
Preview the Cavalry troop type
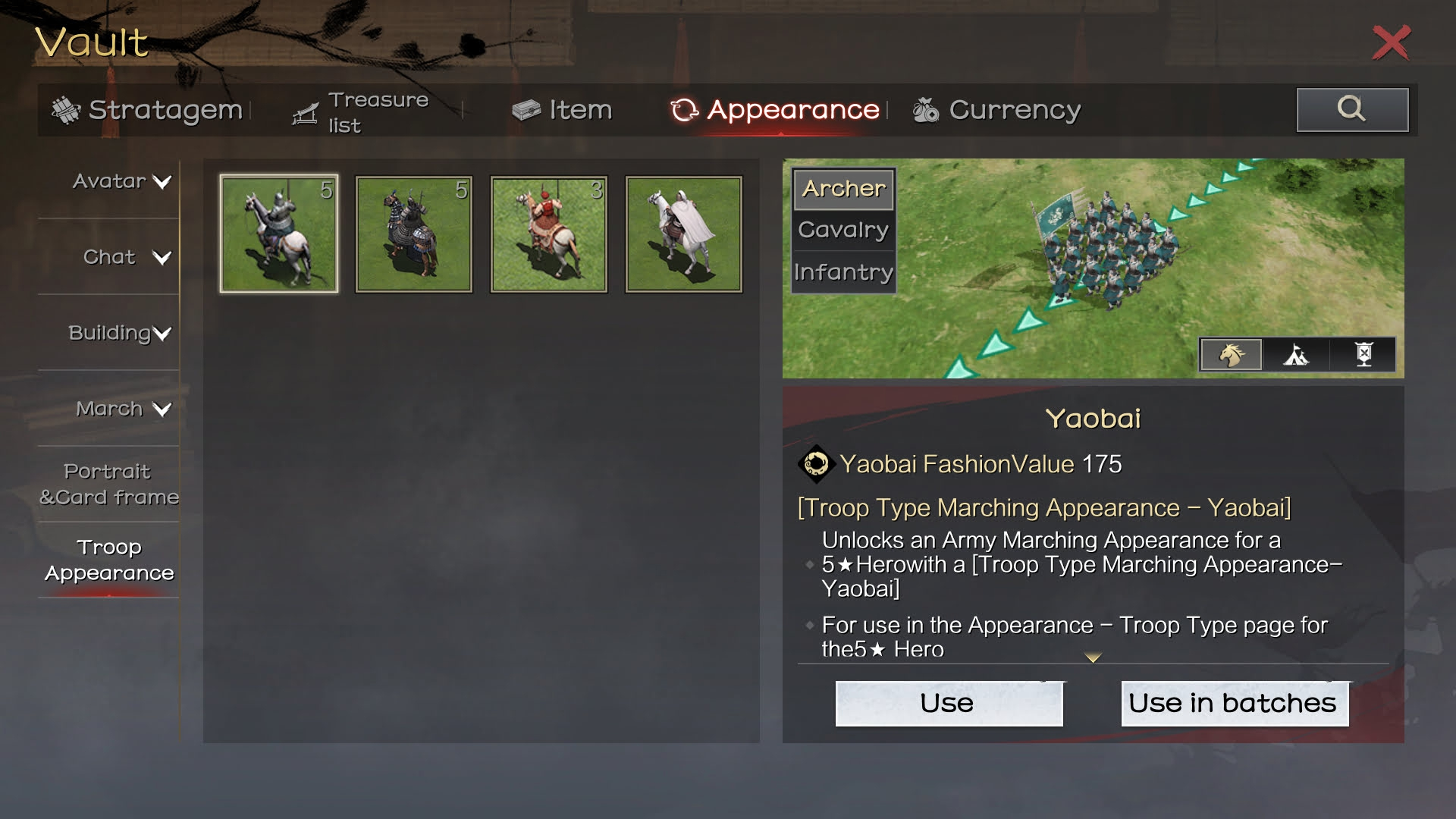coord(843,231)
